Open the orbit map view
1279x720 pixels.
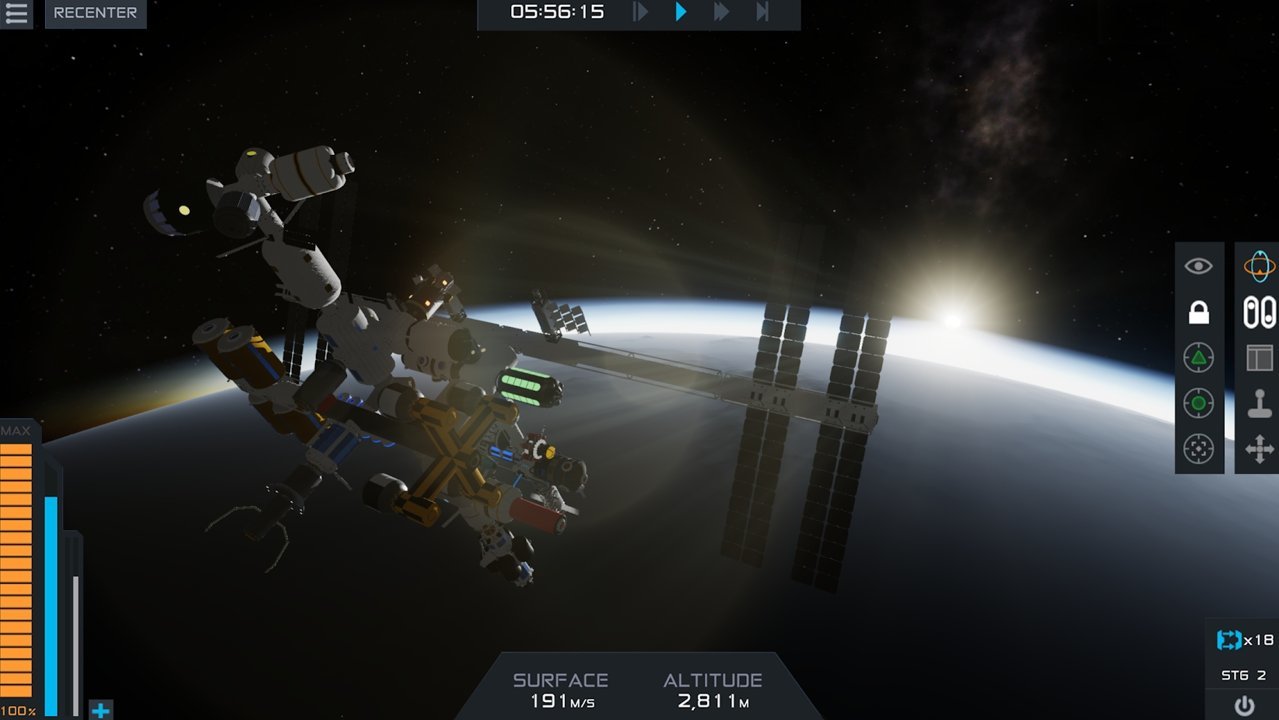1259,266
